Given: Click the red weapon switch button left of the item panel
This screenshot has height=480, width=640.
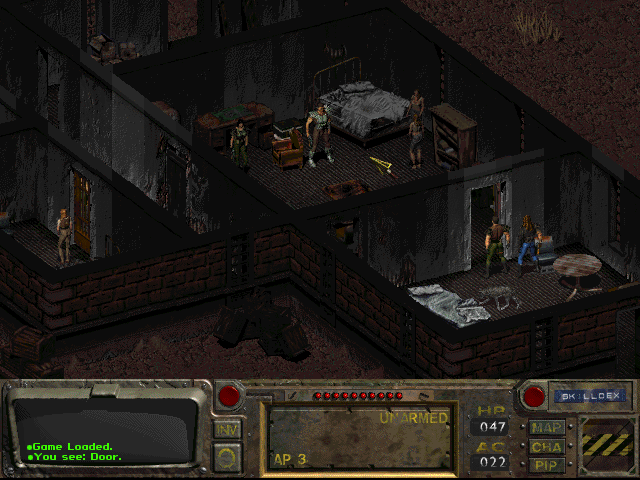Looking at the screenshot, I should (229, 396).
